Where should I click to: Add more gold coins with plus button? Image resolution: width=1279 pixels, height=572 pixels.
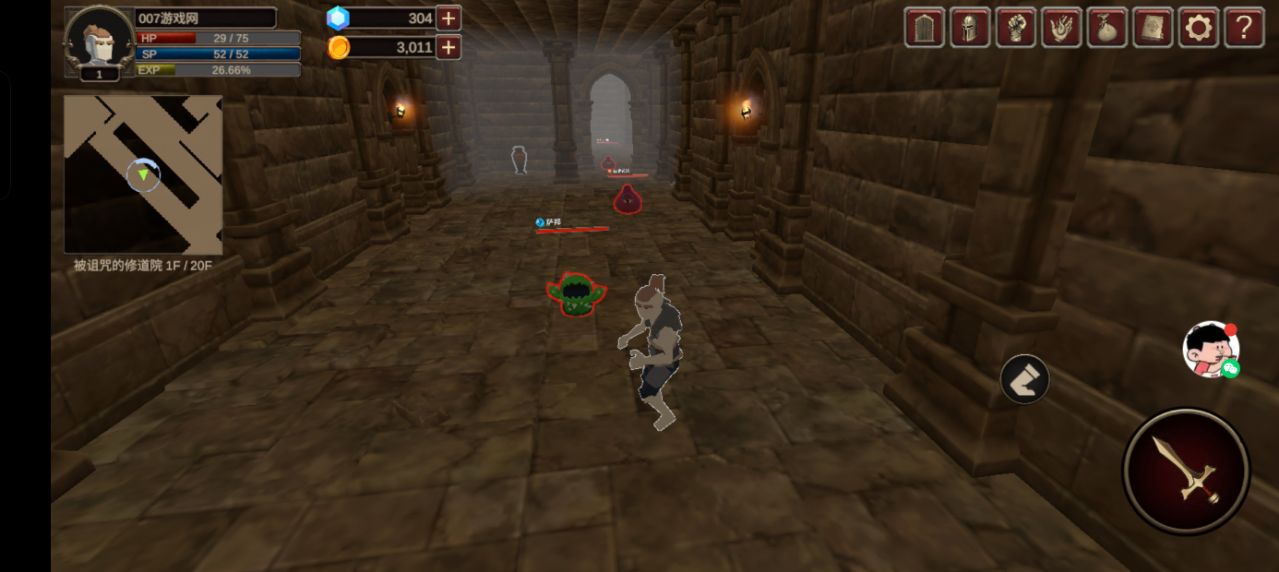[x=449, y=47]
